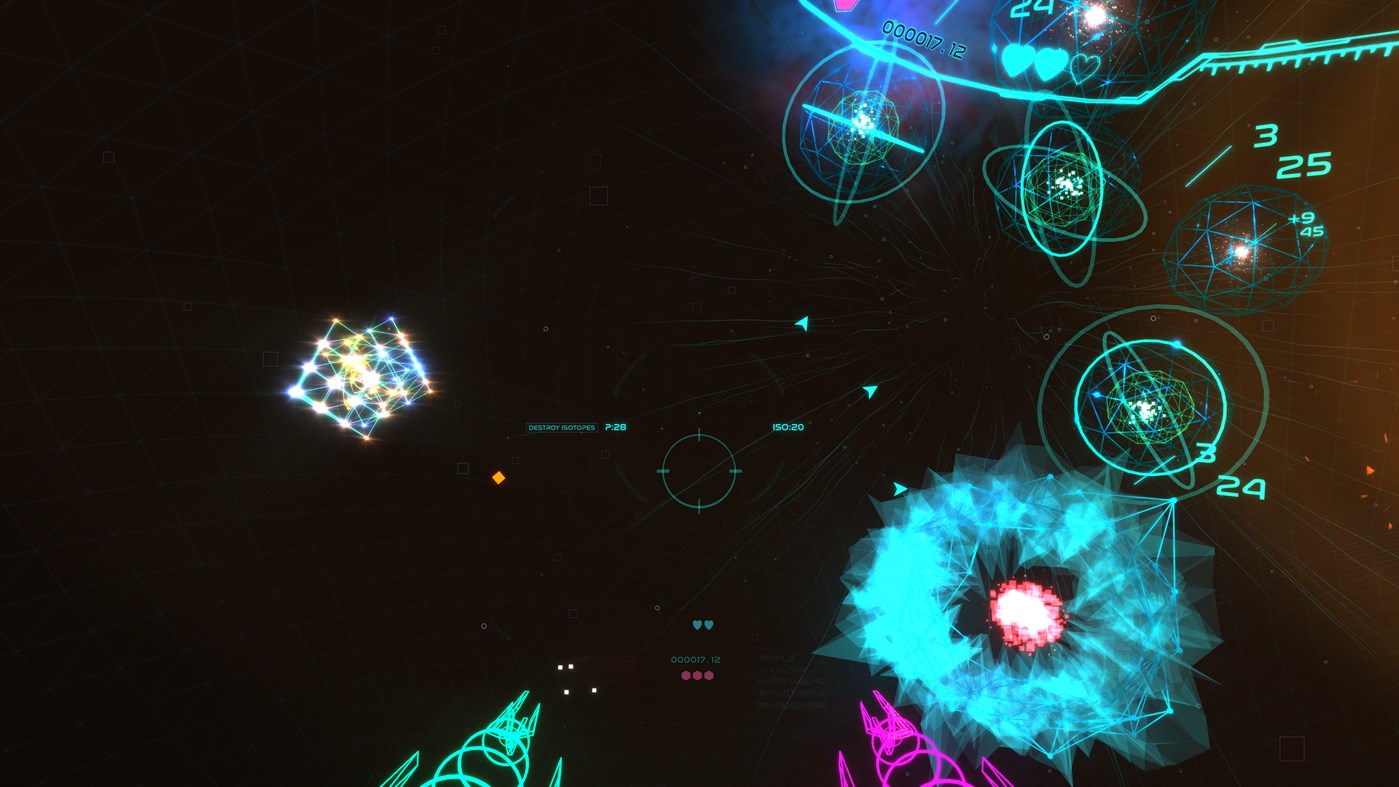This screenshot has height=787, width=1399.
Task: Open the GRAVITY WAVES entry
Action: coord(796,691)
